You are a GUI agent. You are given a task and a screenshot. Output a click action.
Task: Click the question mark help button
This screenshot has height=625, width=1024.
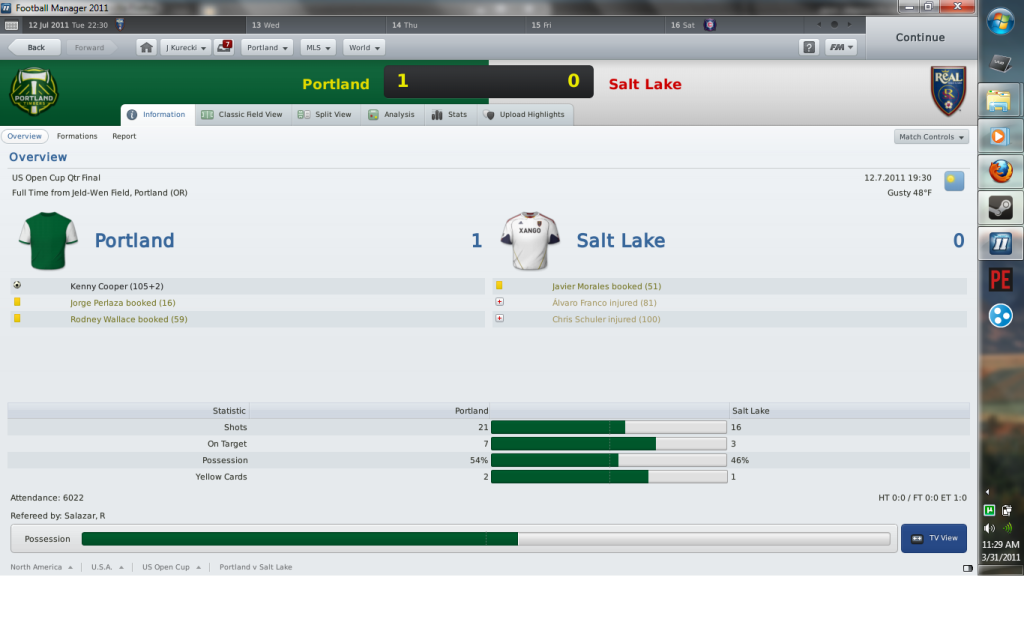[x=809, y=47]
